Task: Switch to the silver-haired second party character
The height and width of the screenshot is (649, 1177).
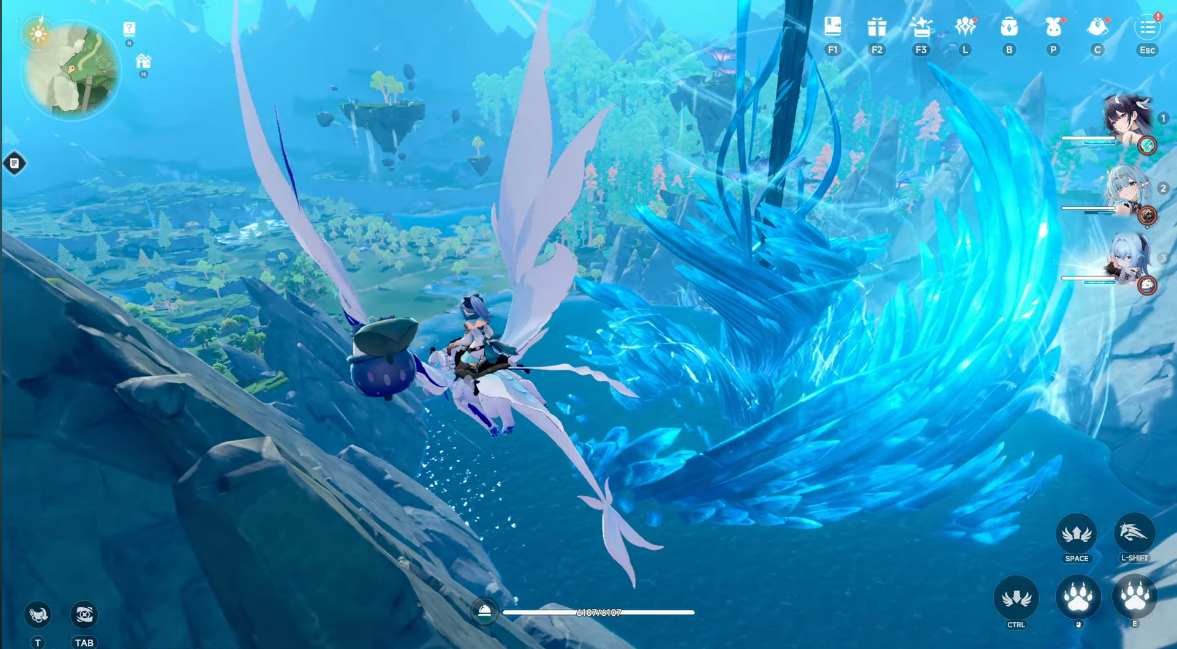Action: click(1127, 188)
